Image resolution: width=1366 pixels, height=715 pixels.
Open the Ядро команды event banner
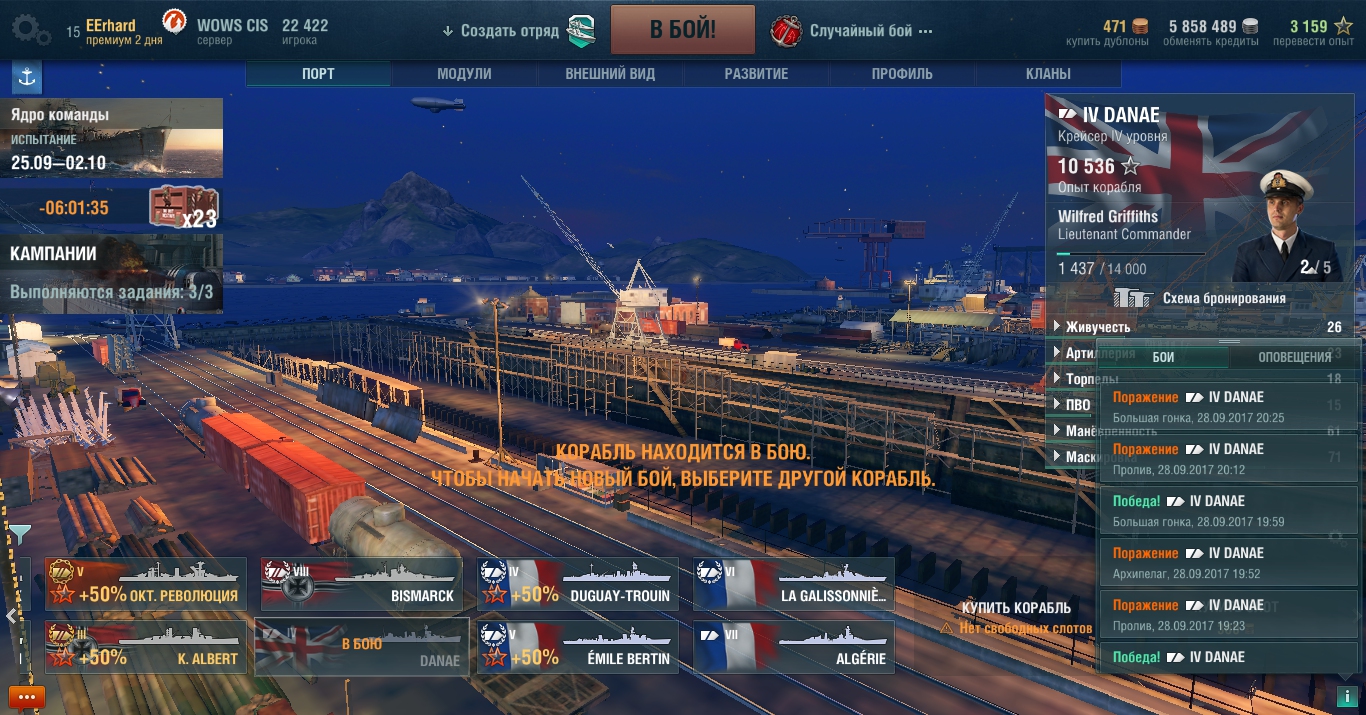tap(111, 138)
